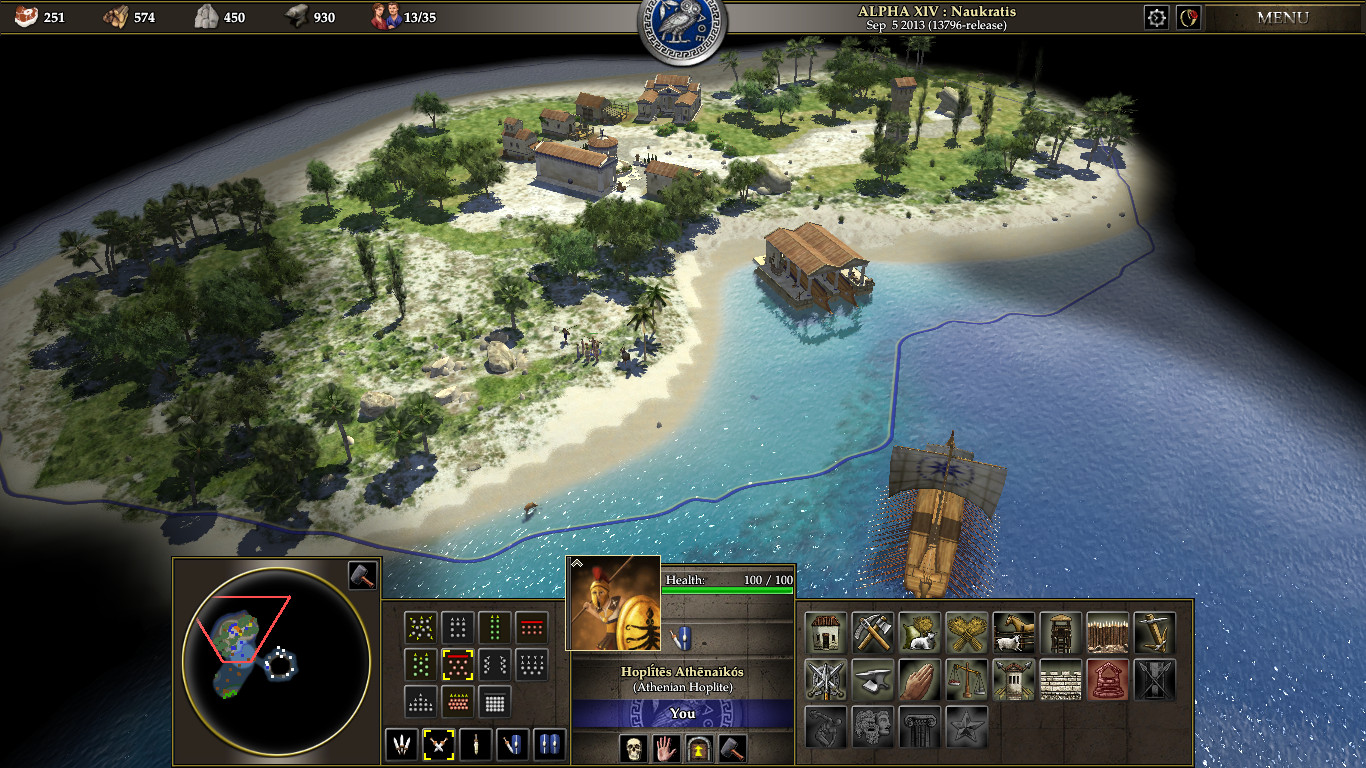Open the gear settings icon

pos(1156,17)
